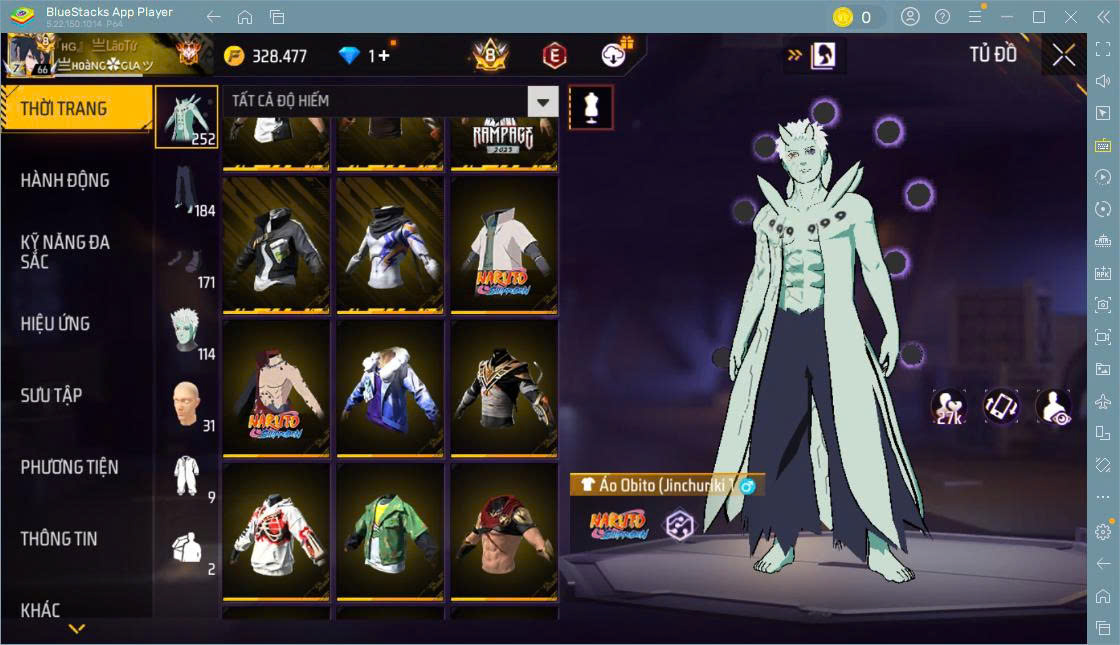Viewport: 1120px width, 645px height.
Task: Switch to the Hành Động tab
Action: pos(66,181)
